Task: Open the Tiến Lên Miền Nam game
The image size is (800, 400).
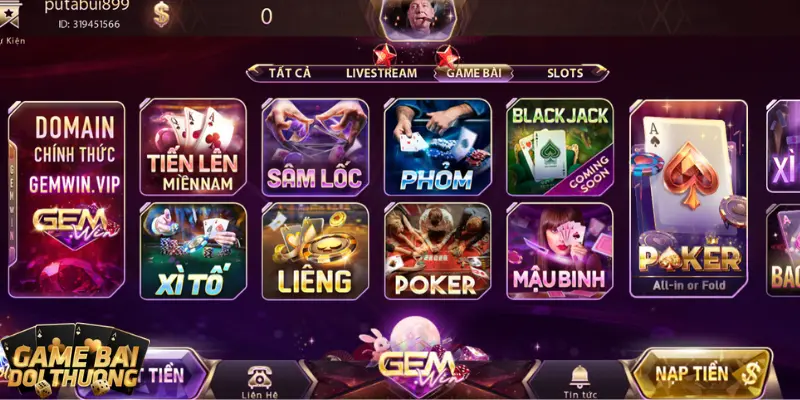Action: coord(192,147)
